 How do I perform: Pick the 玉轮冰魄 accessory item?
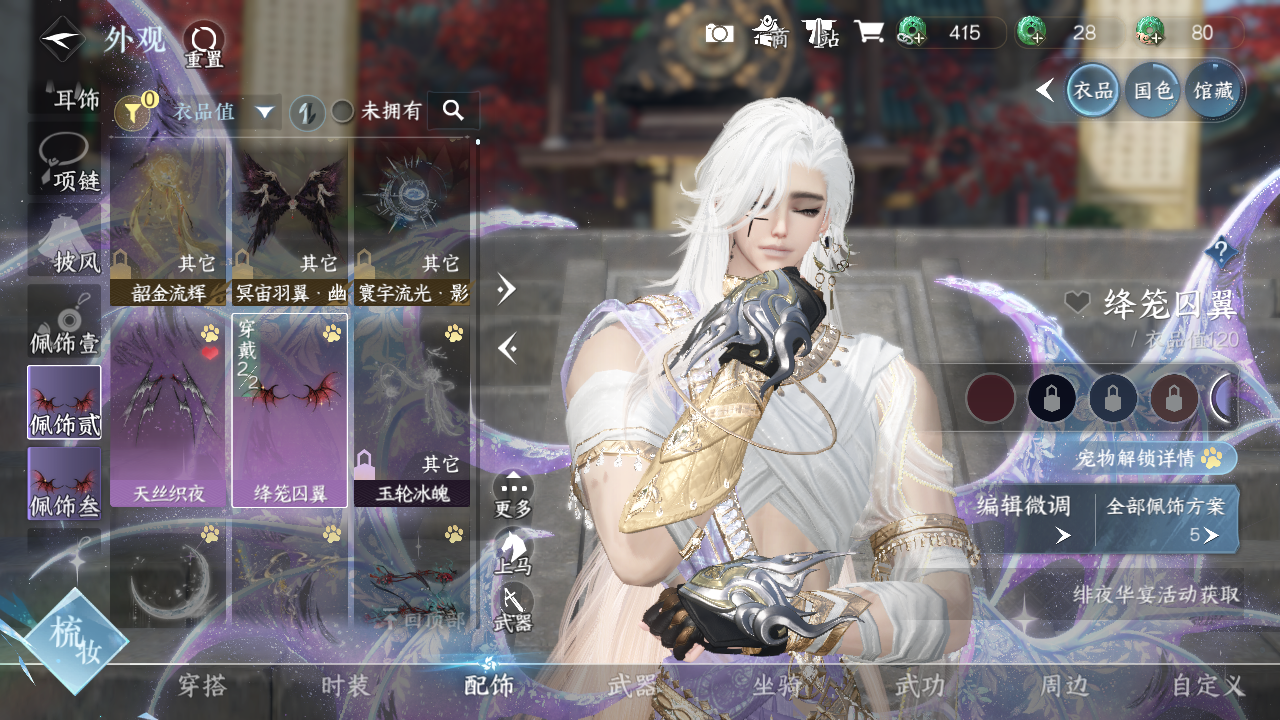coord(412,410)
